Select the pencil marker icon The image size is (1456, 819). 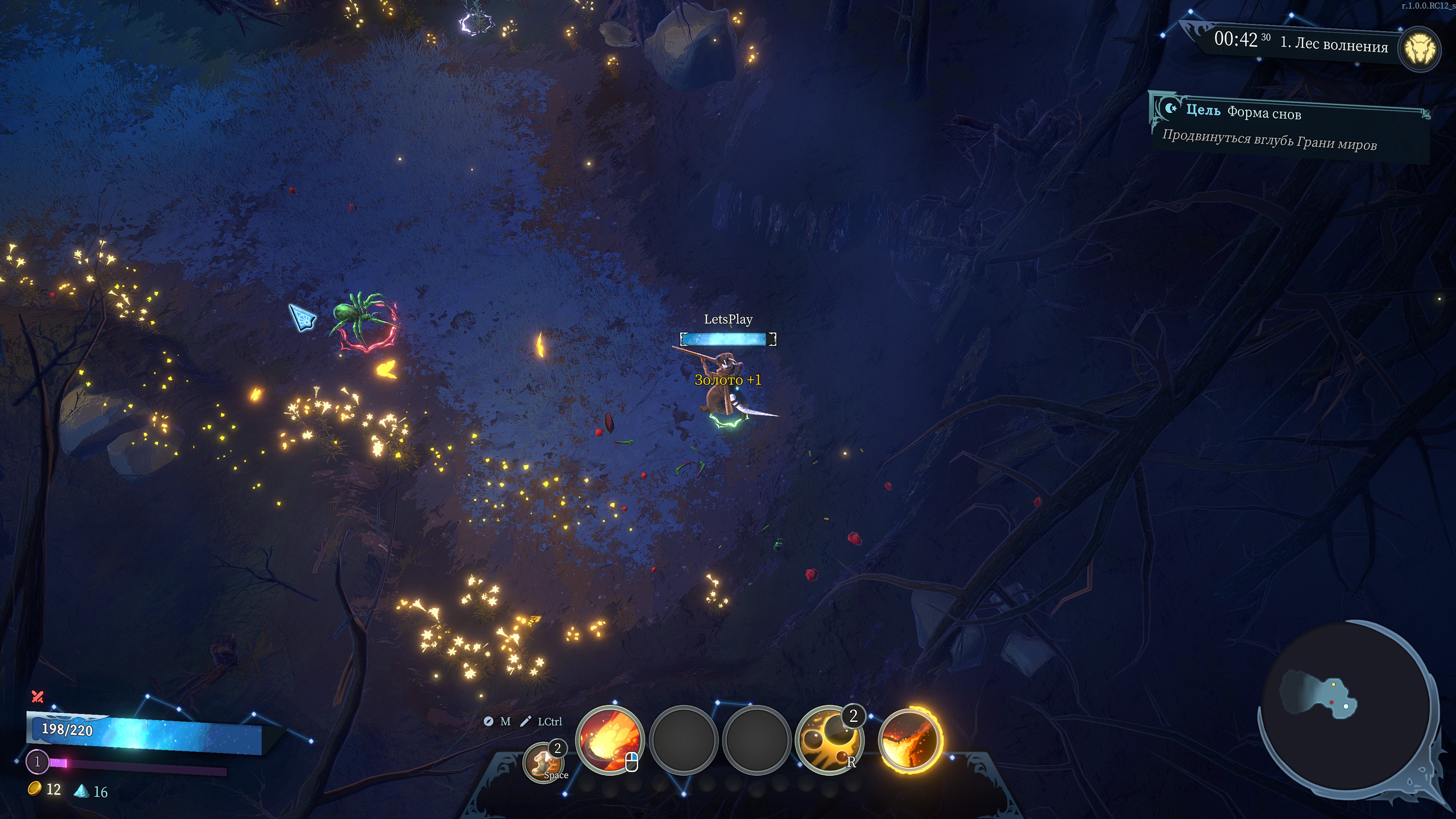[x=526, y=721]
